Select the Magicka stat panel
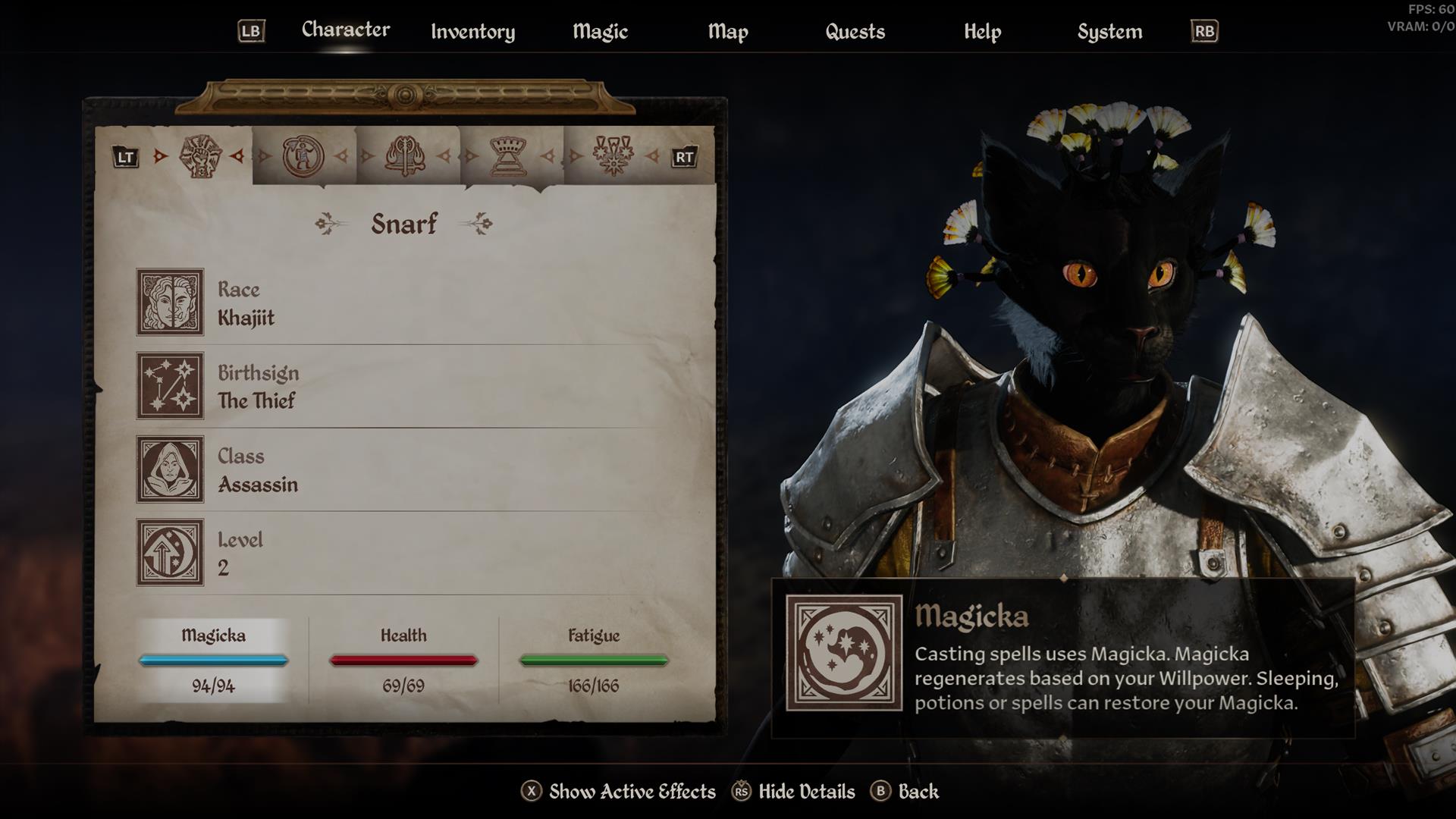 click(213, 660)
